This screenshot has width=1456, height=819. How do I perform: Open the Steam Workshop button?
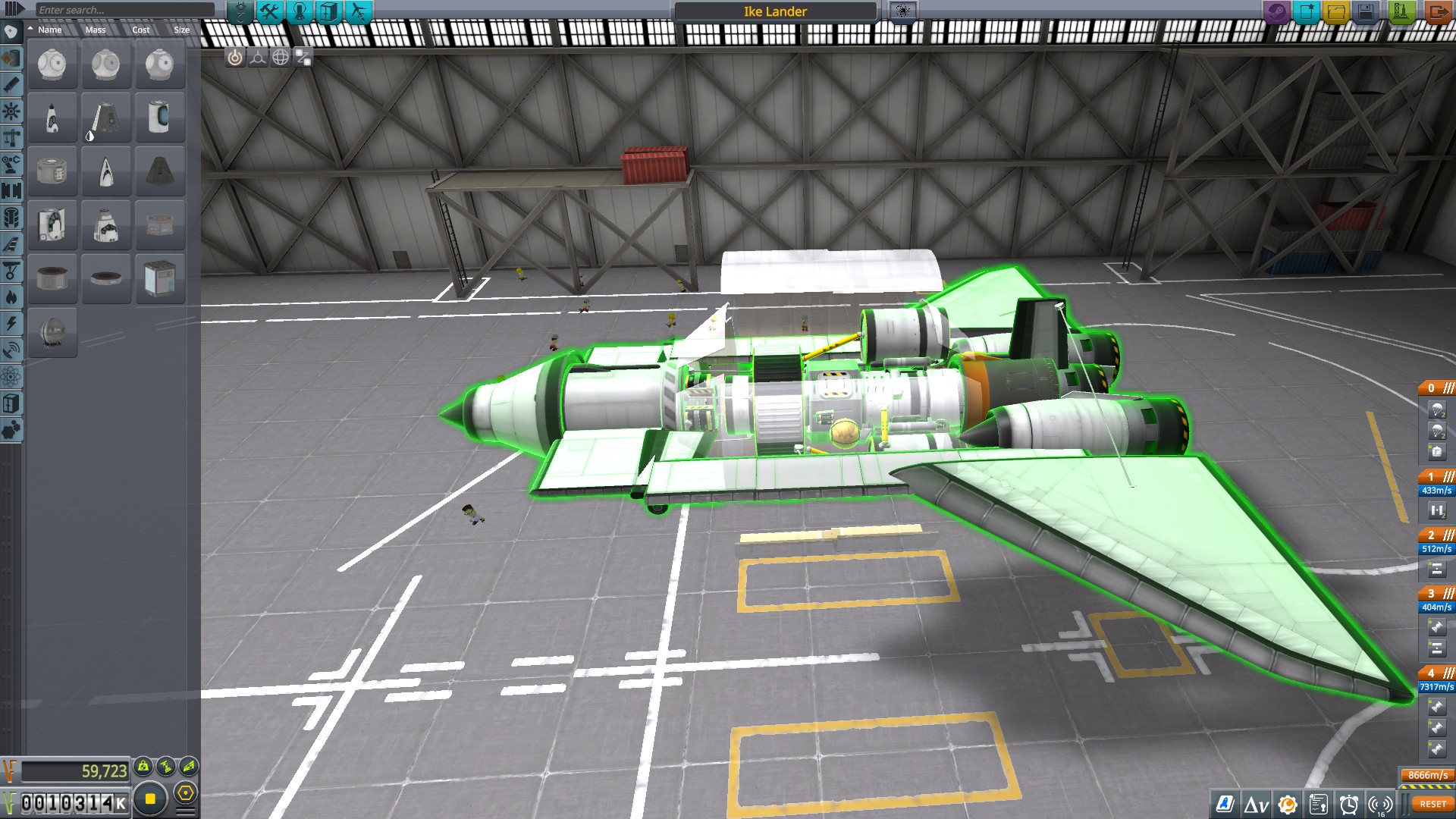(1277, 11)
